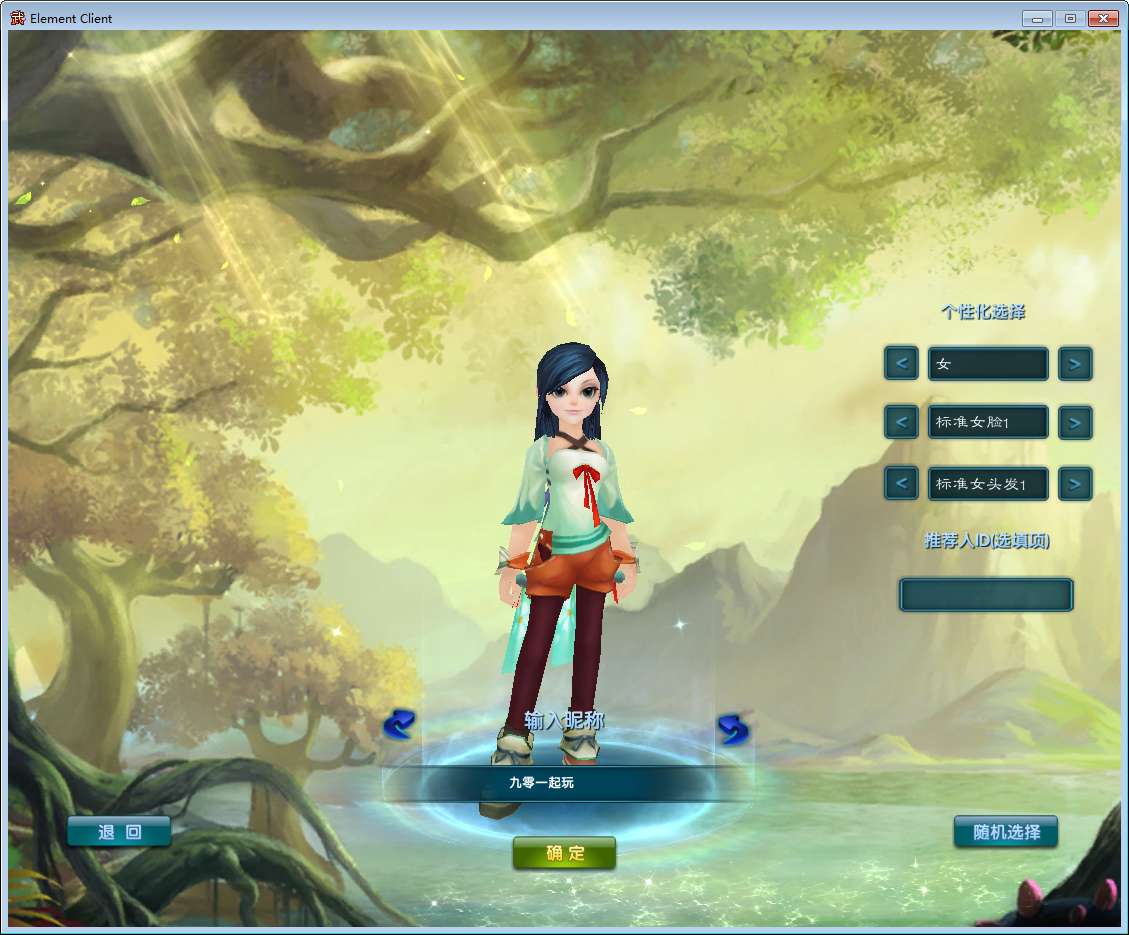The width and height of the screenshot is (1129, 935).
Task: Choose previous face beside 标准女脸1
Action: (x=901, y=423)
